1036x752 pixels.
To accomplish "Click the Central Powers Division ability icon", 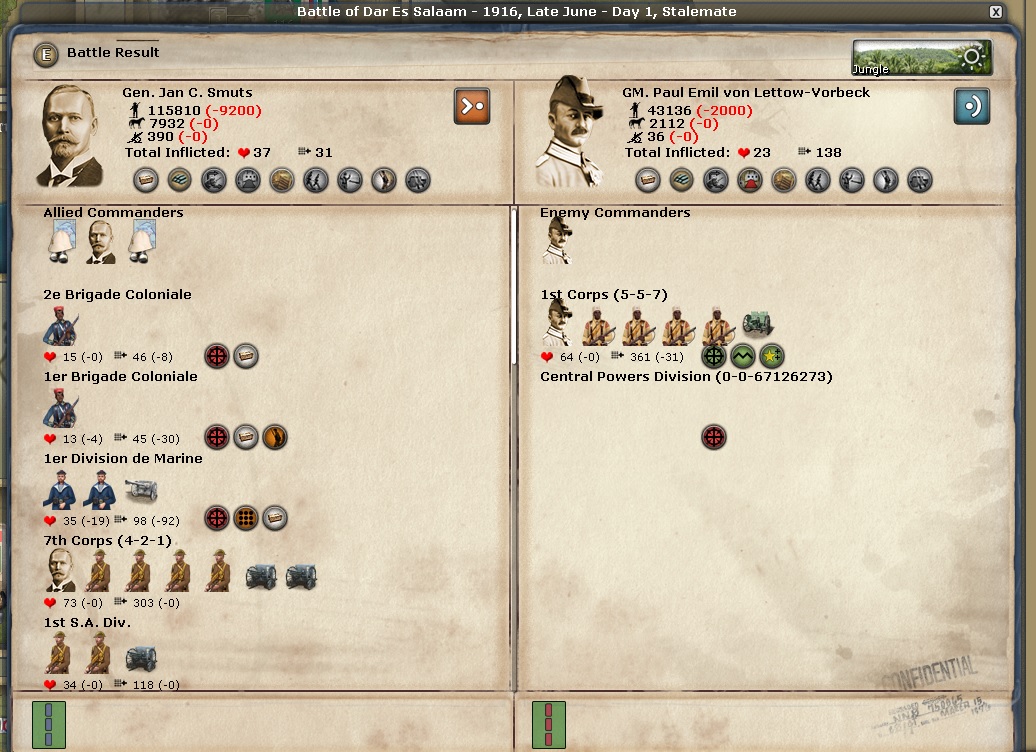I will [x=713, y=437].
